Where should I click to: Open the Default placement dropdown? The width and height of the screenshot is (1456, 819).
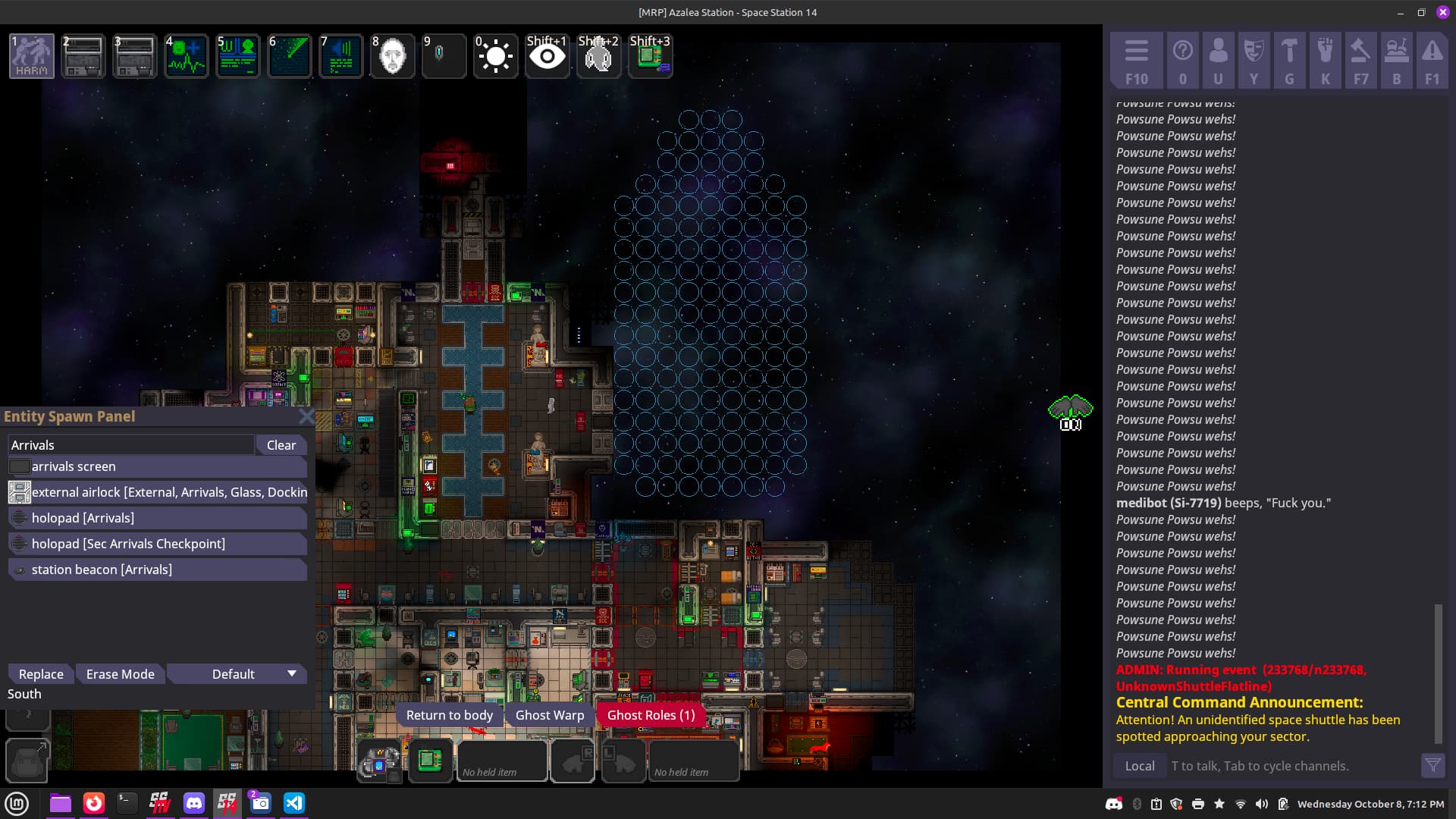pos(237,674)
